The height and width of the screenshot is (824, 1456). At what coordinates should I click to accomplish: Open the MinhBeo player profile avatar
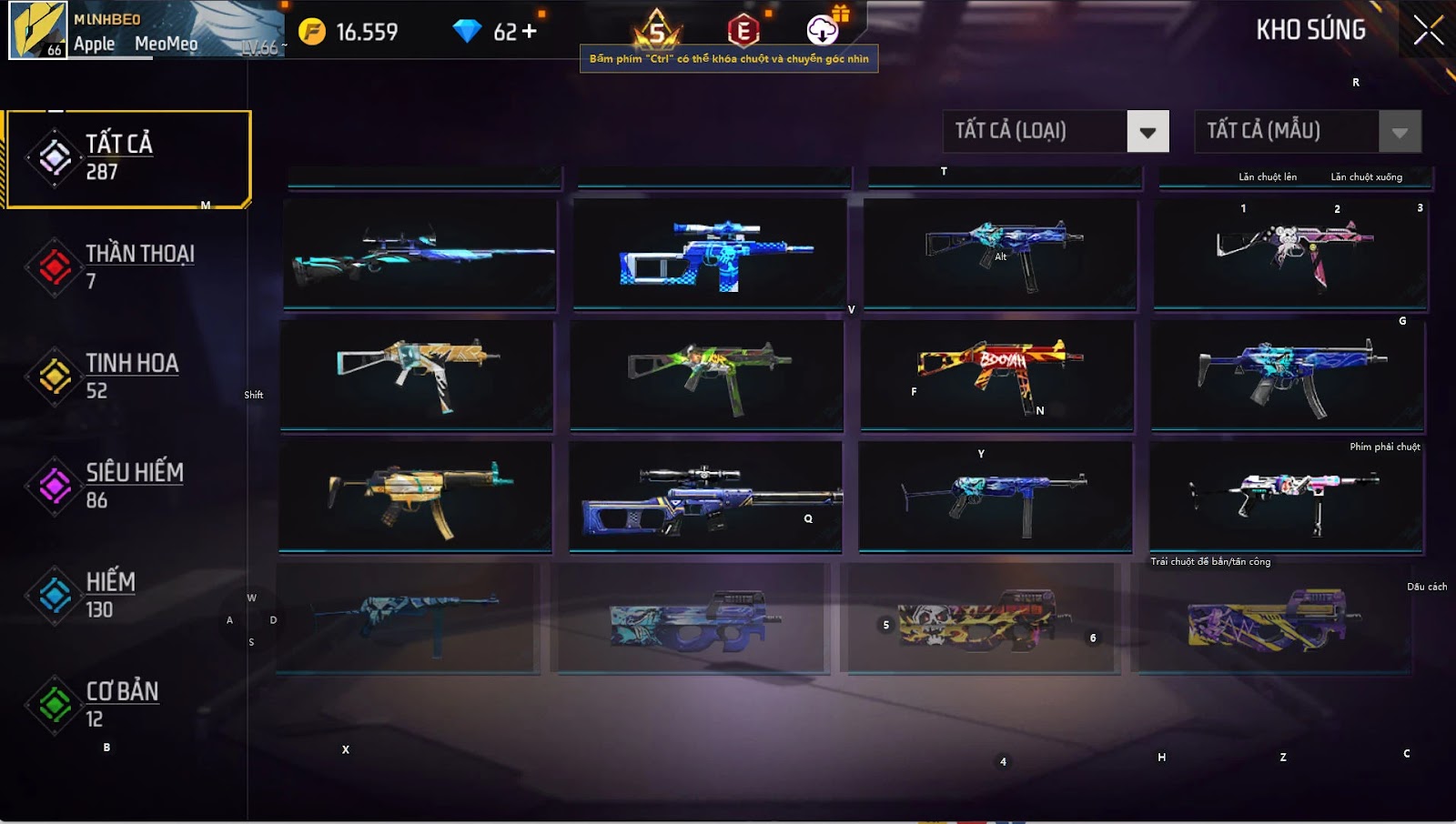38,30
